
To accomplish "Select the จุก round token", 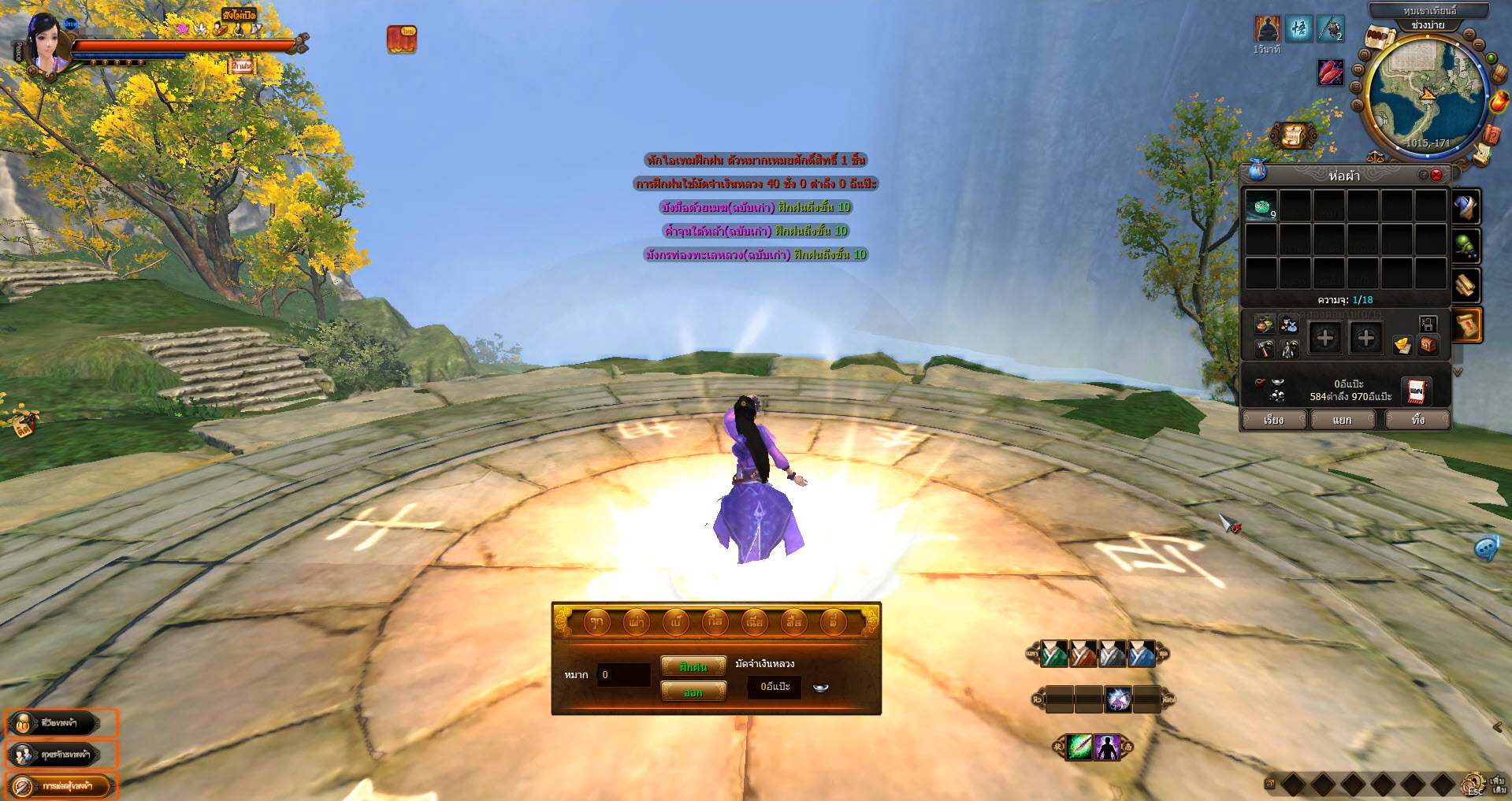I will (x=596, y=622).
